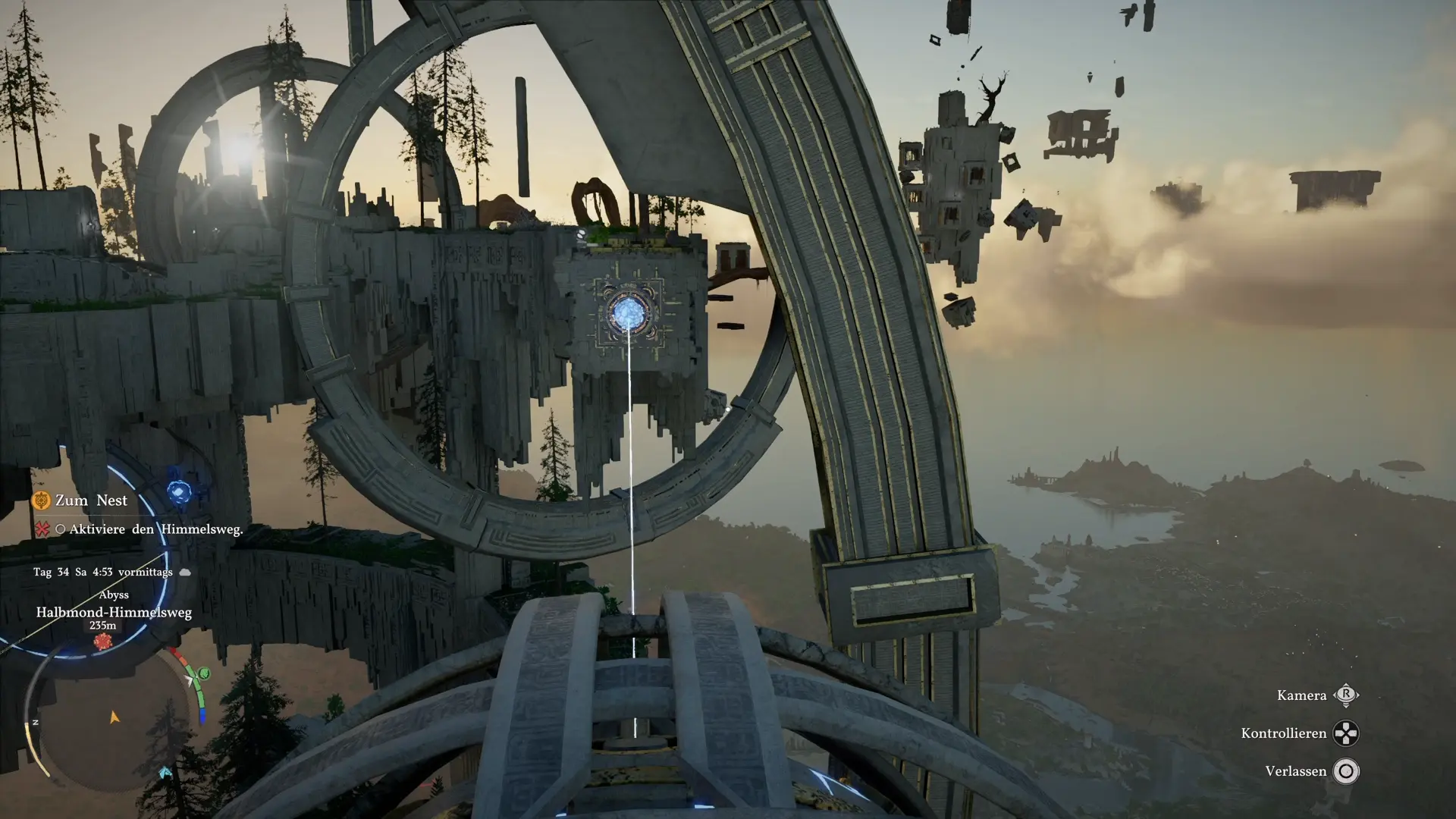This screenshot has width=1456, height=819.
Task: Click the orange turtle quest icon
Action: pyautogui.click(x=41, y=500)
